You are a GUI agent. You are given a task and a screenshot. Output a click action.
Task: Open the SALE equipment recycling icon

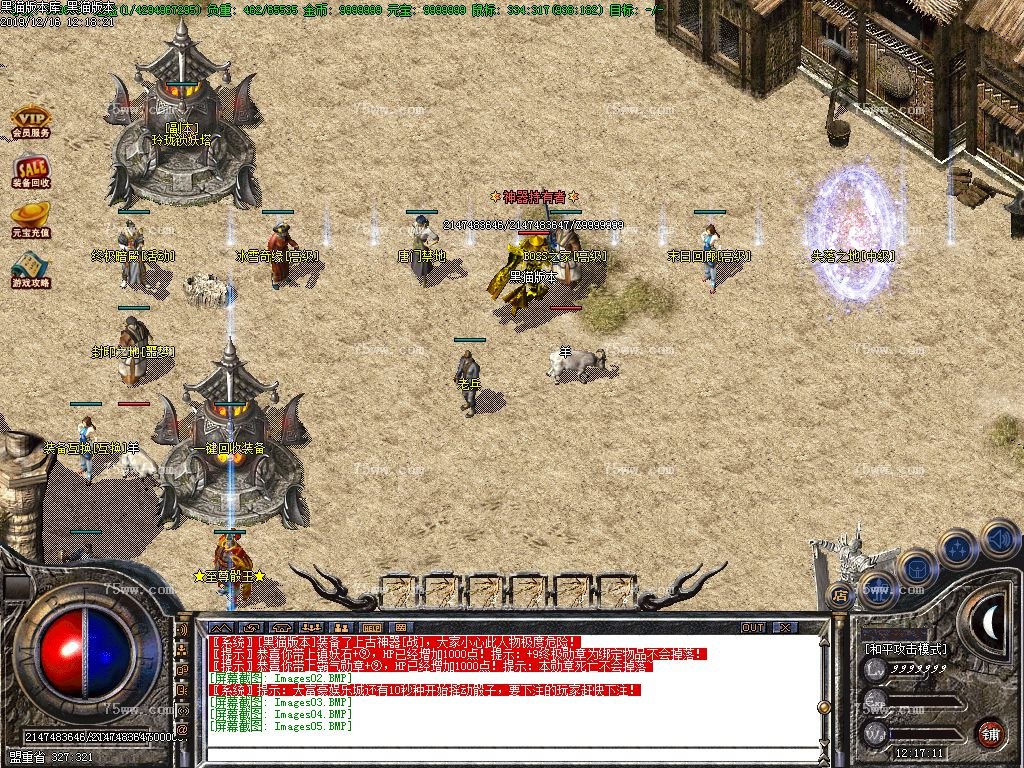click(31, 170)
